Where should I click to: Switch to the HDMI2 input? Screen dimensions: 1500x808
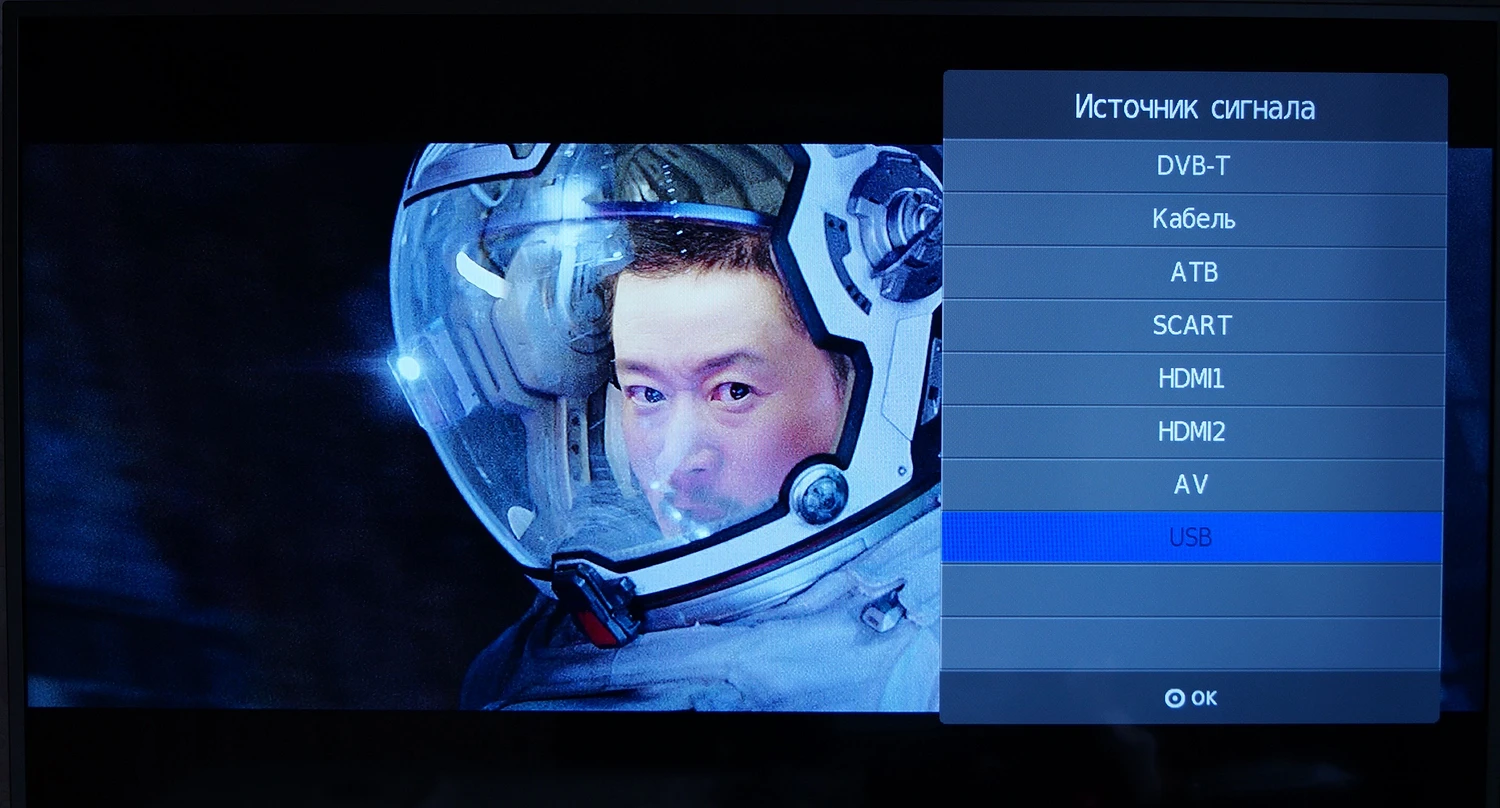tap(1193, 432)
